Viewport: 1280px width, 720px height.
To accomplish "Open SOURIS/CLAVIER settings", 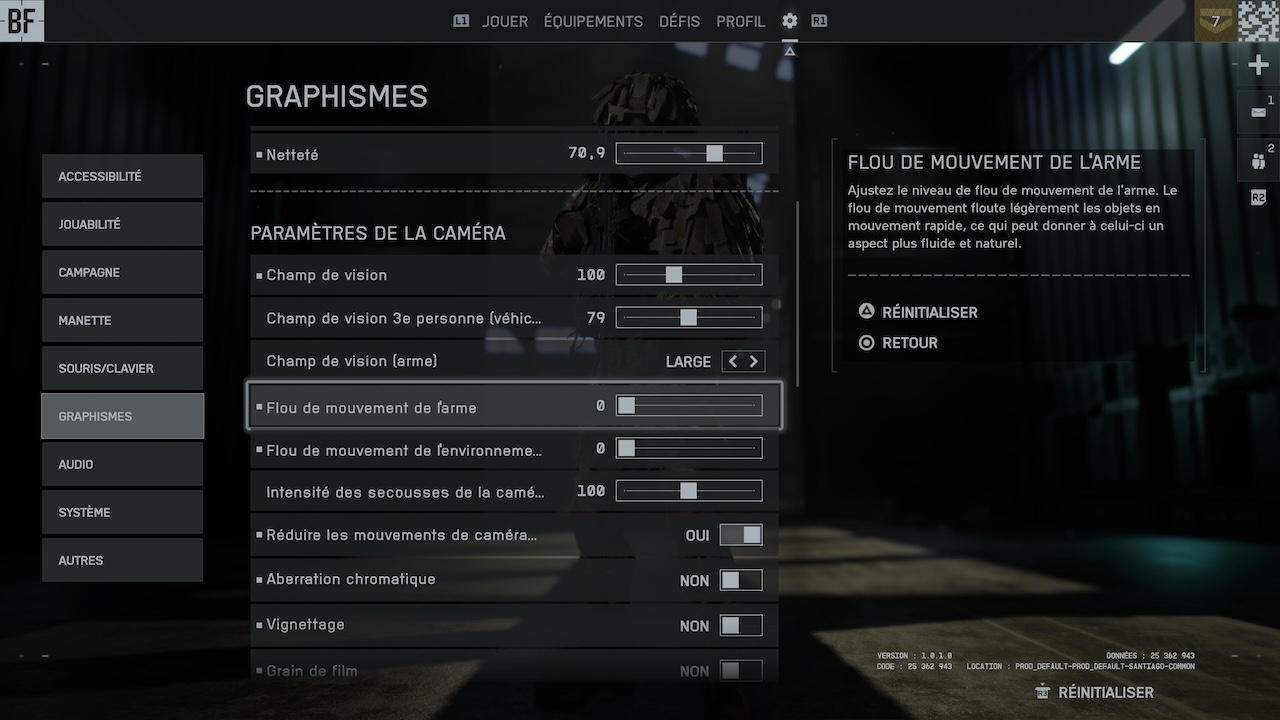I will pos(122,368).
